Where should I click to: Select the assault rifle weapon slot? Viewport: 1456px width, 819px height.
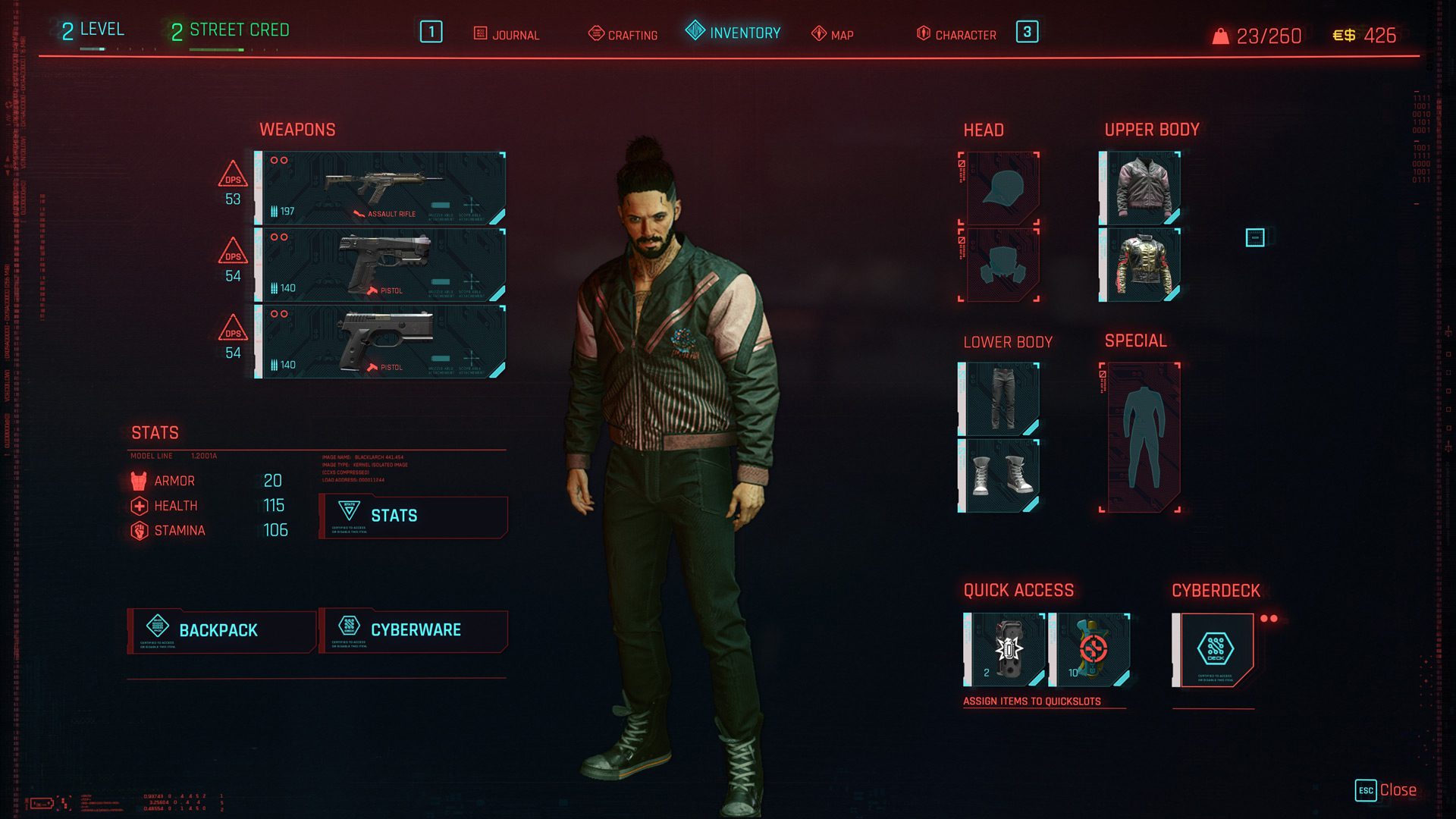click(x=381, y=188)
